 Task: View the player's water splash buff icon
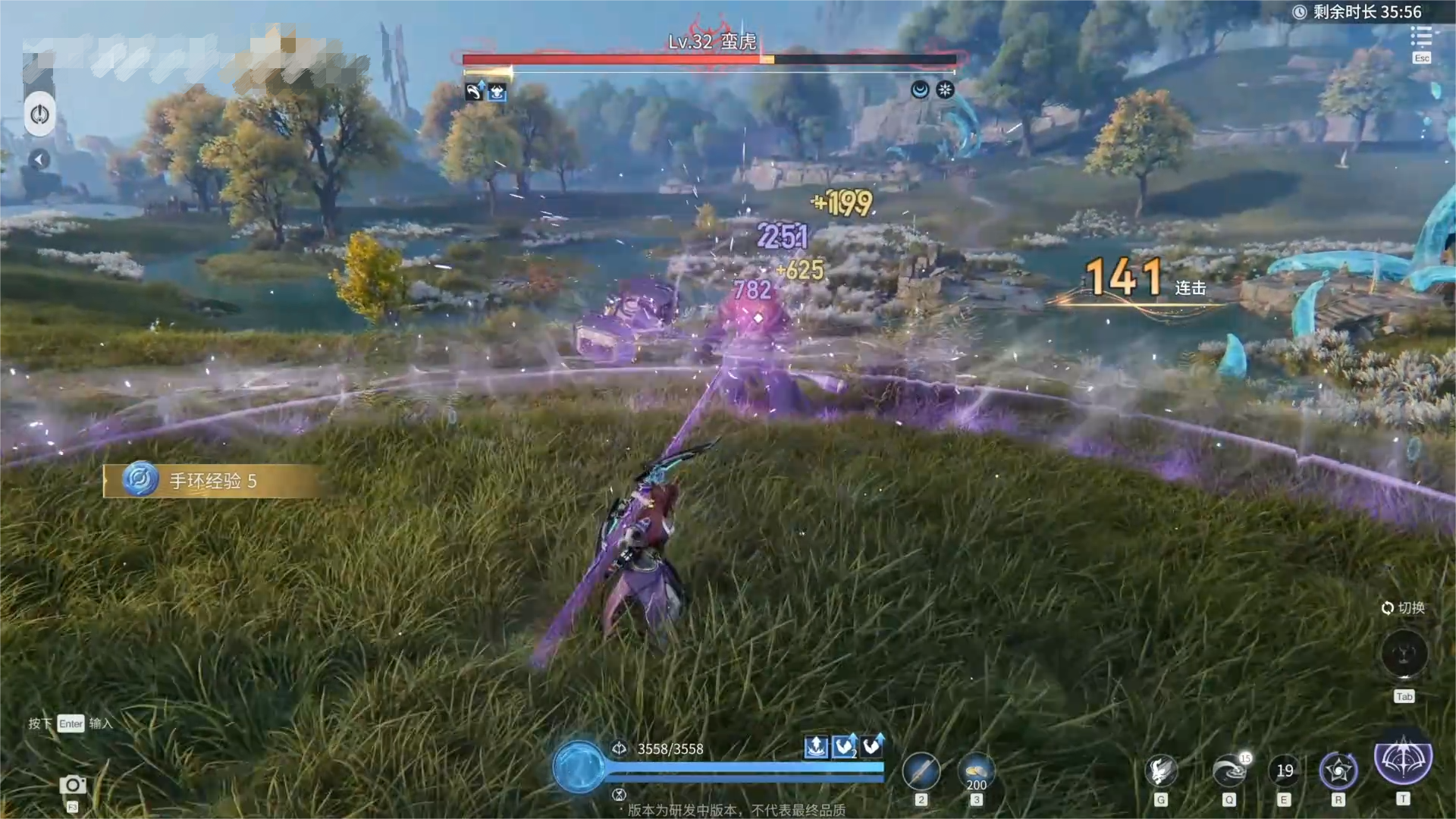[816, 747]
